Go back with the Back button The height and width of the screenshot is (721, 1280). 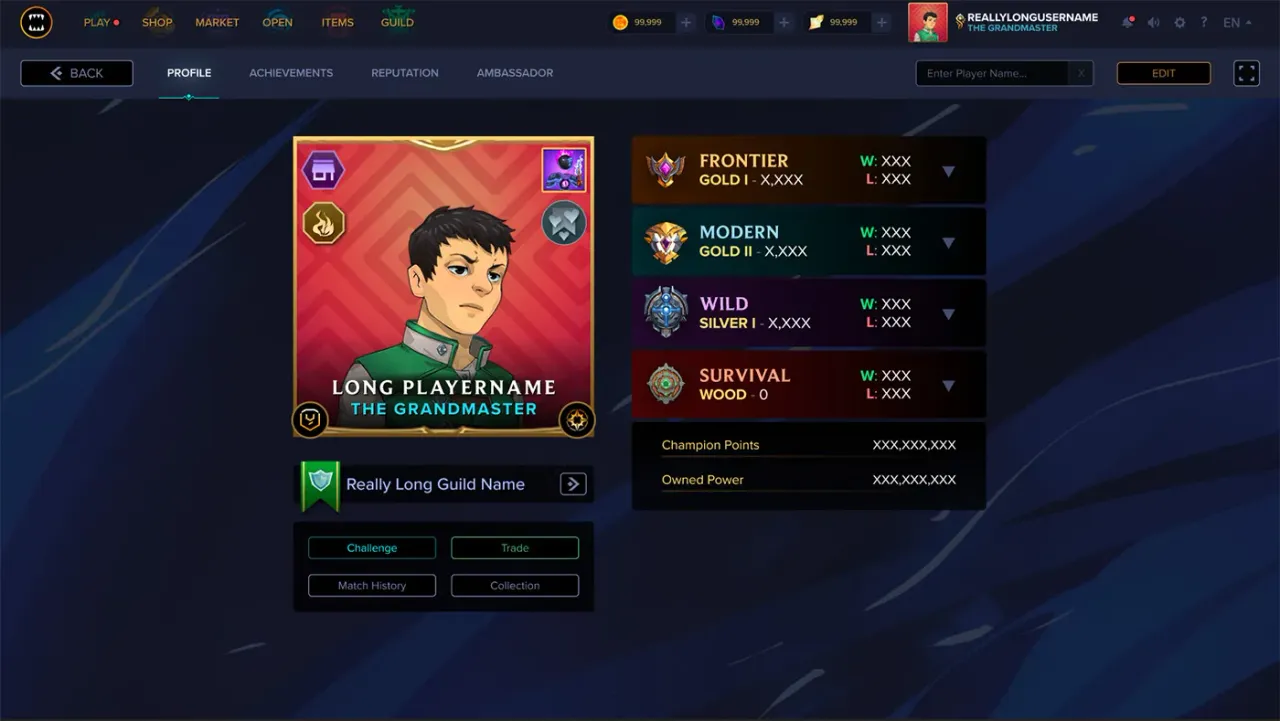coord(77,73)
